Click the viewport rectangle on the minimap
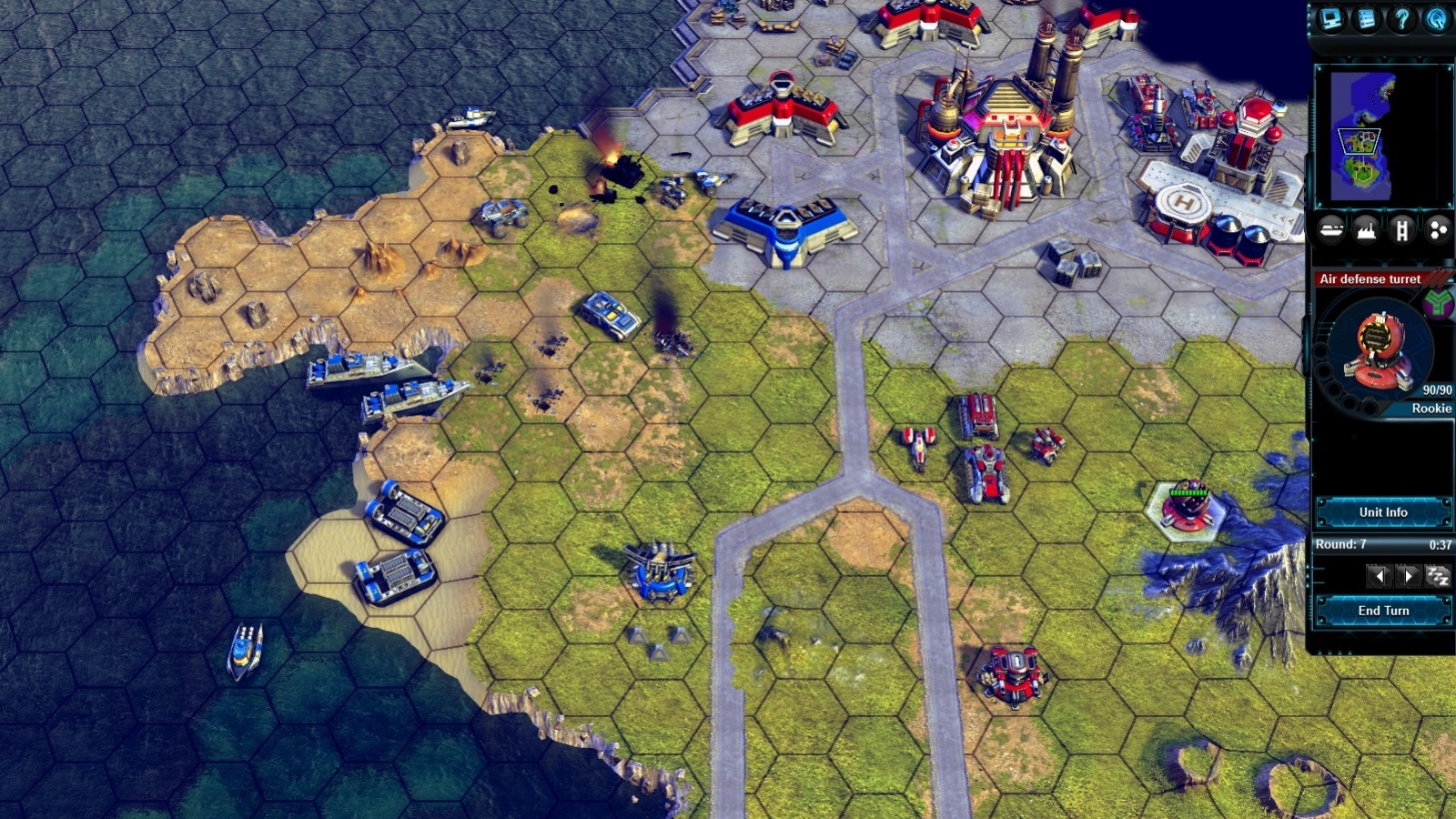The image size is (1456, 819). 1359,139
